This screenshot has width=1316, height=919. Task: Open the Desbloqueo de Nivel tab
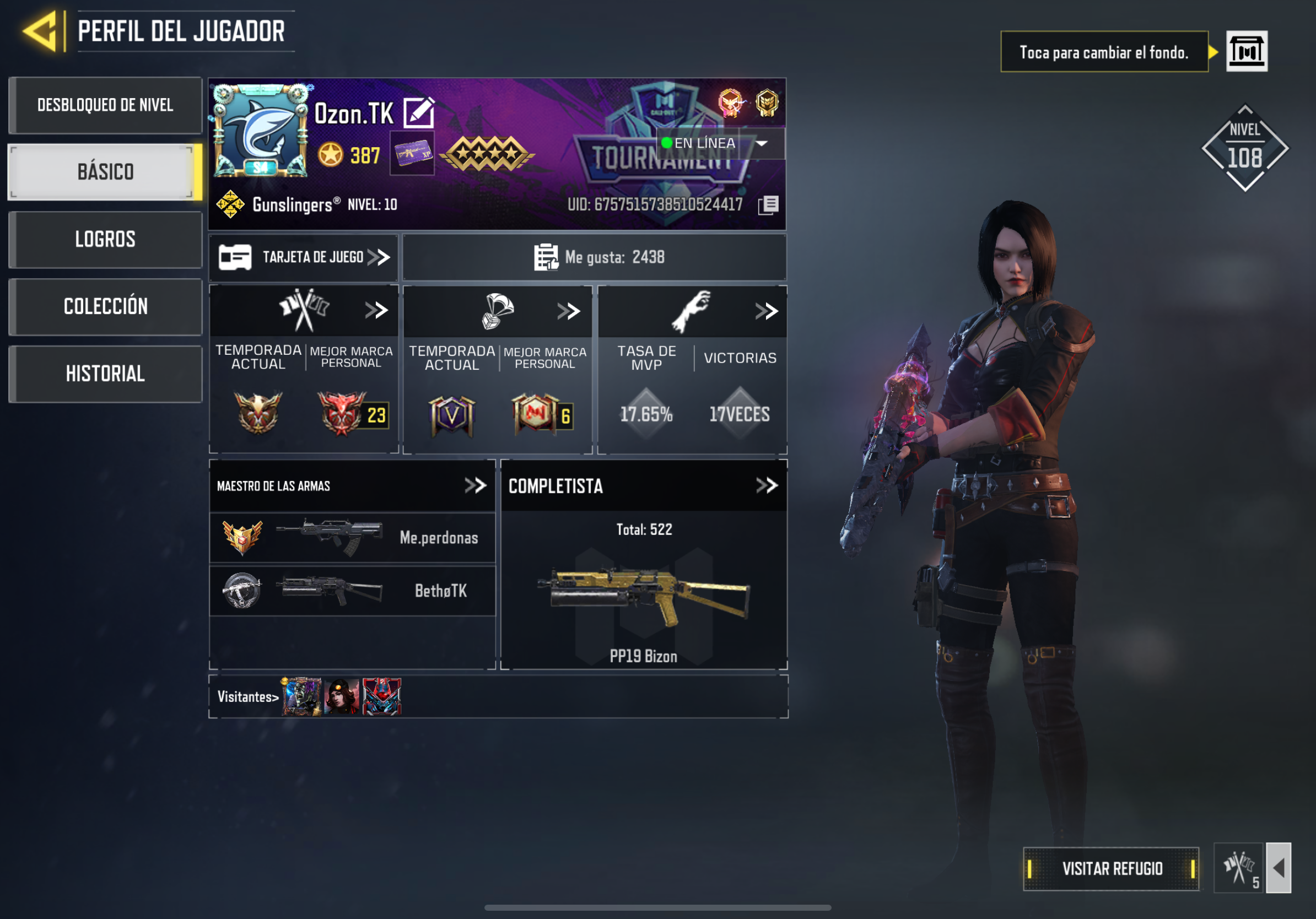(x=105, y=105)
